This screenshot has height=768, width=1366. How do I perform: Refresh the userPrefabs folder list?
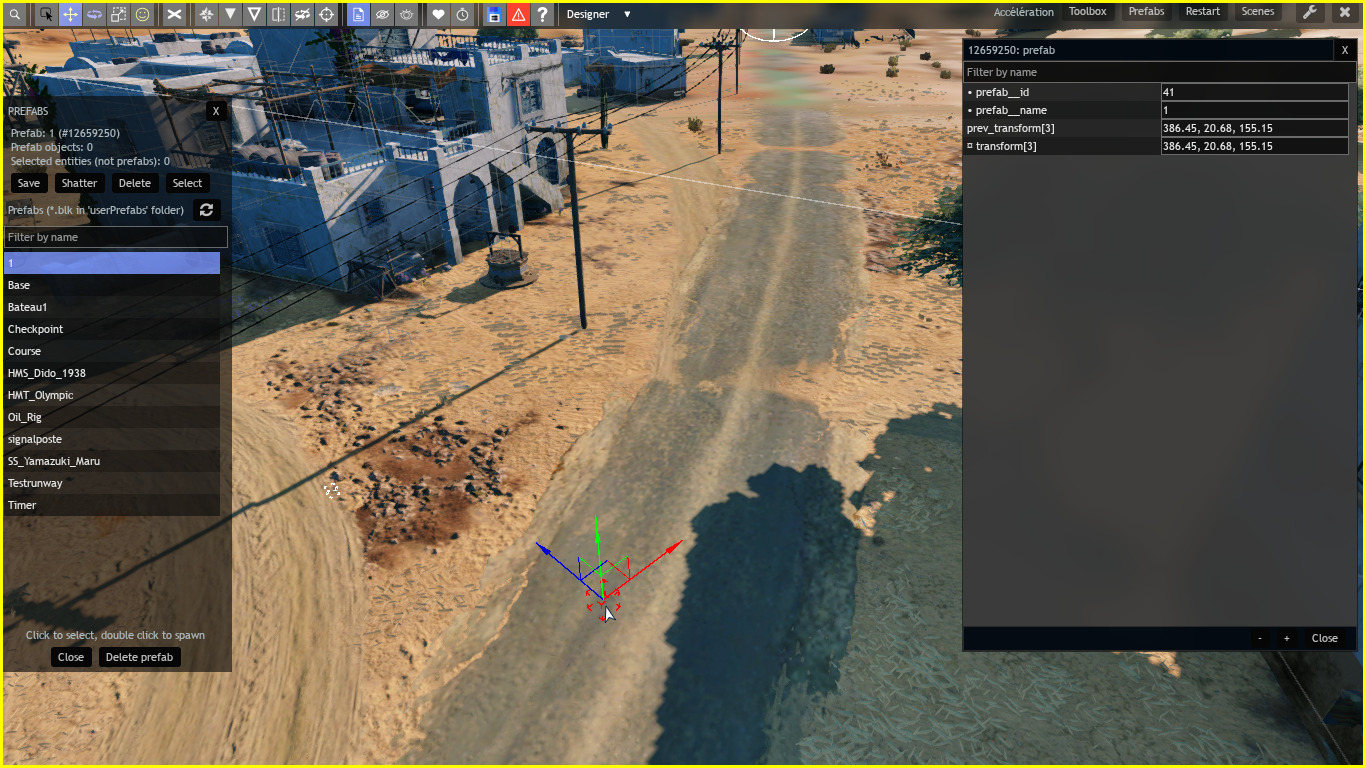(207, 210)
